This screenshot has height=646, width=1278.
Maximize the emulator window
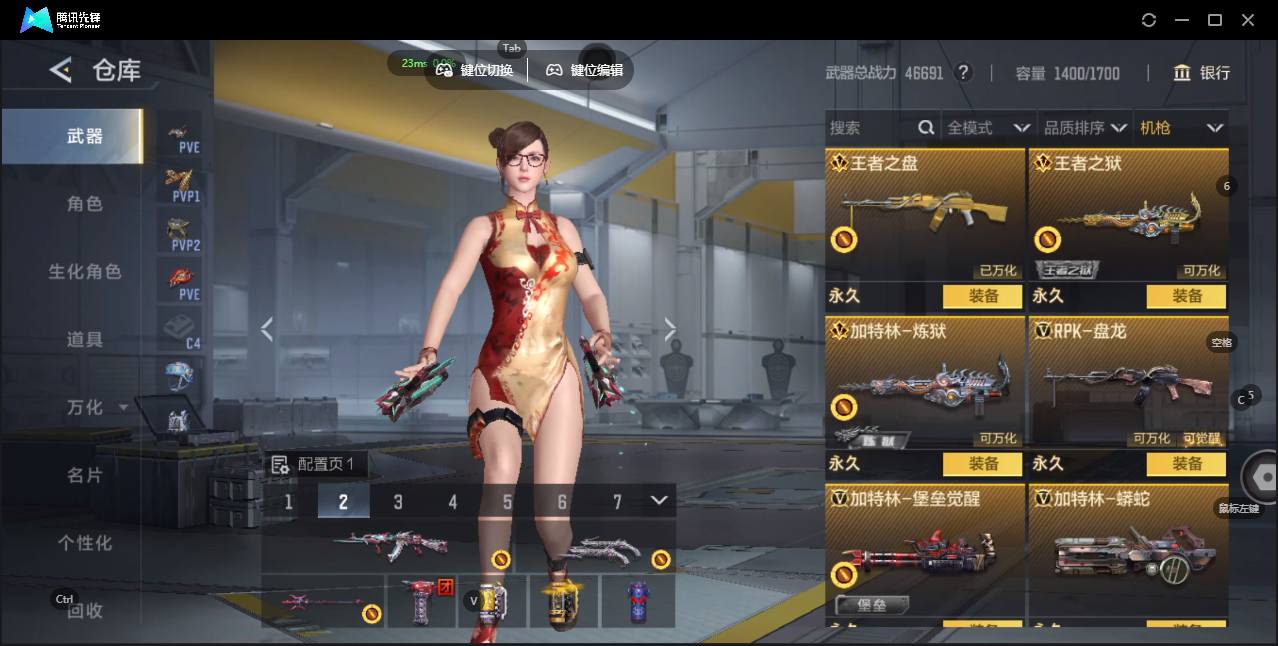click(x=1215, y=20)
